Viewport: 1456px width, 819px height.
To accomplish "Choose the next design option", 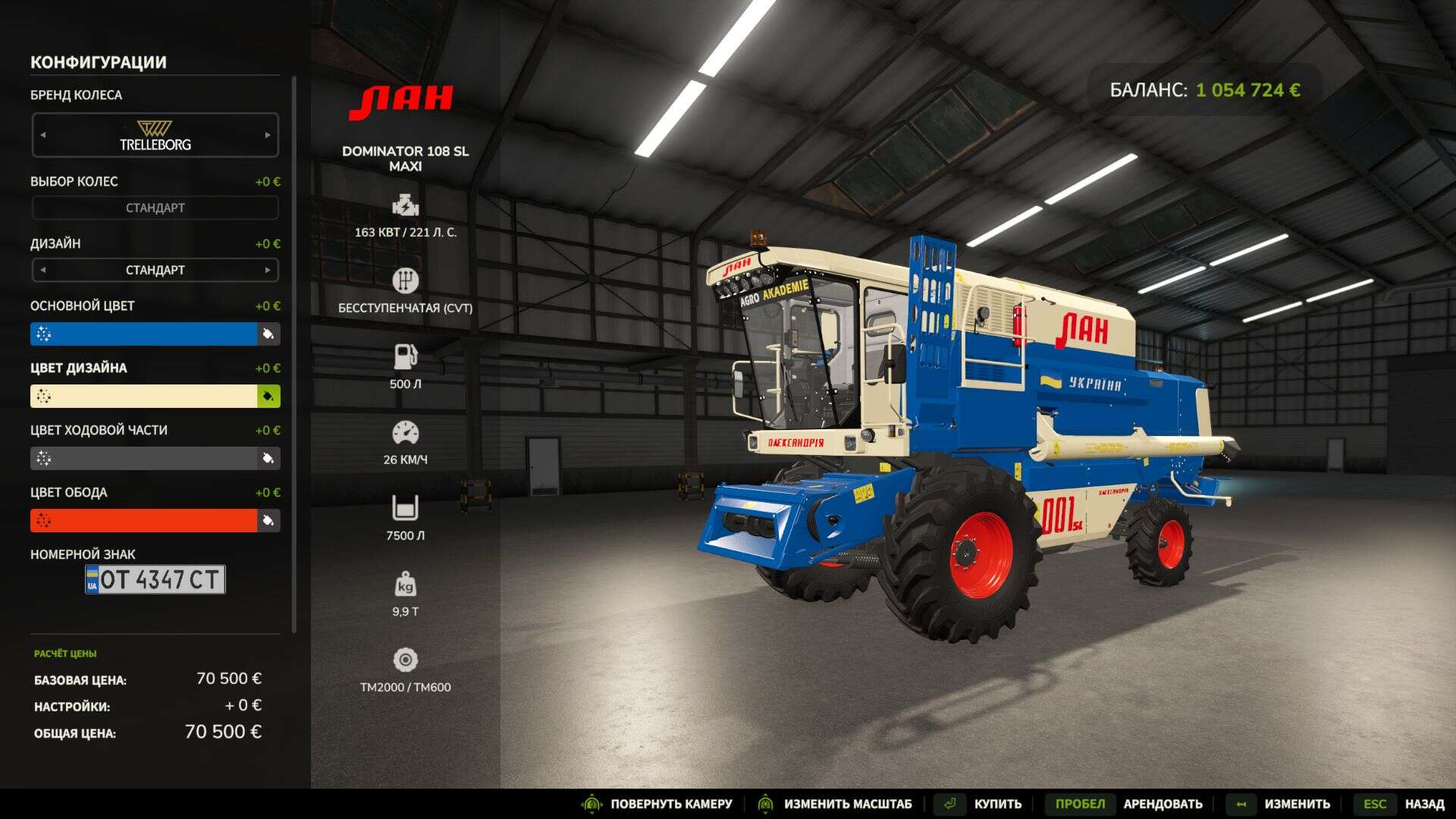I will (x=267, y=270).
